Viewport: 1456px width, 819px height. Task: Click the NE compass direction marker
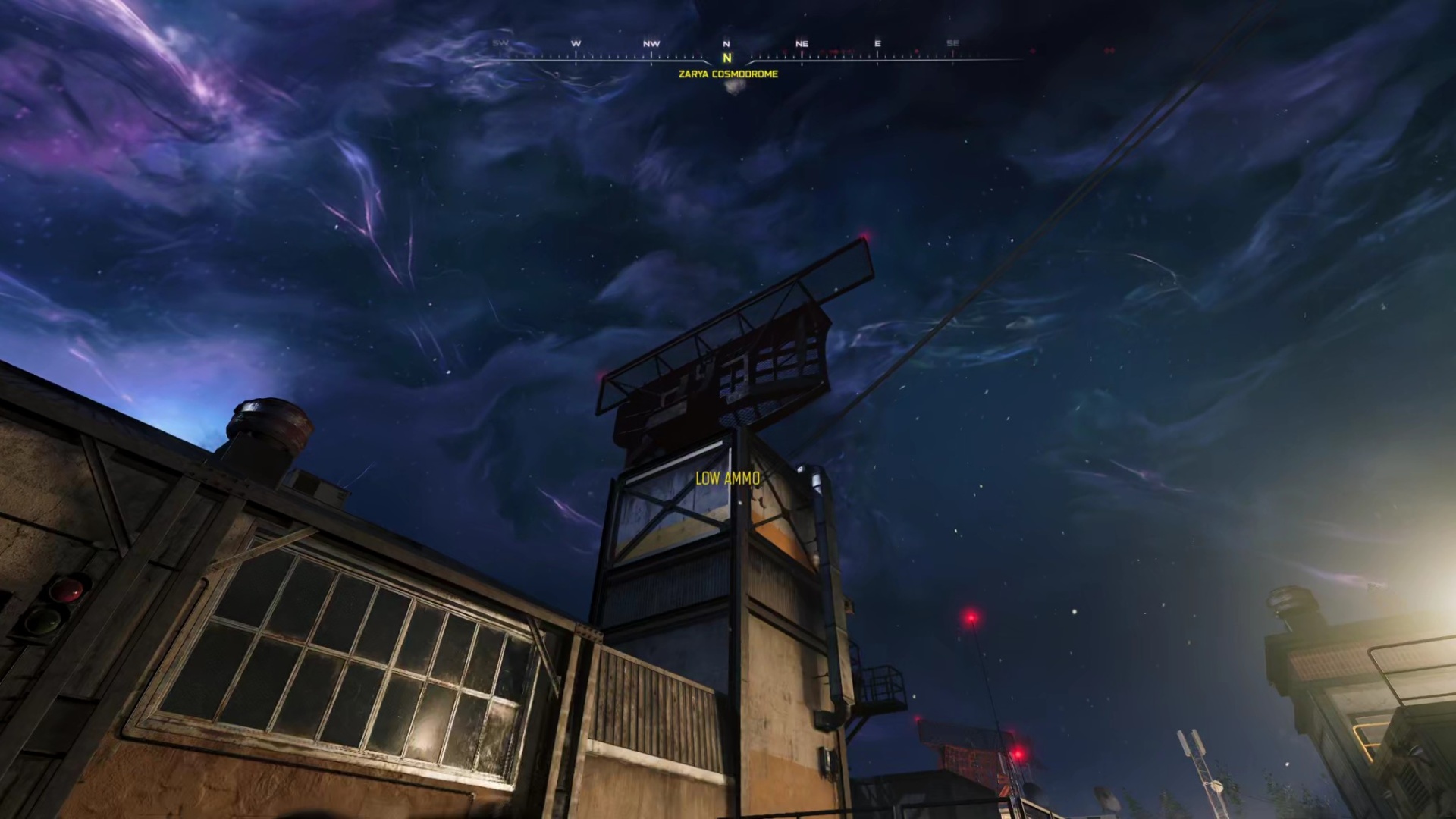801,43
